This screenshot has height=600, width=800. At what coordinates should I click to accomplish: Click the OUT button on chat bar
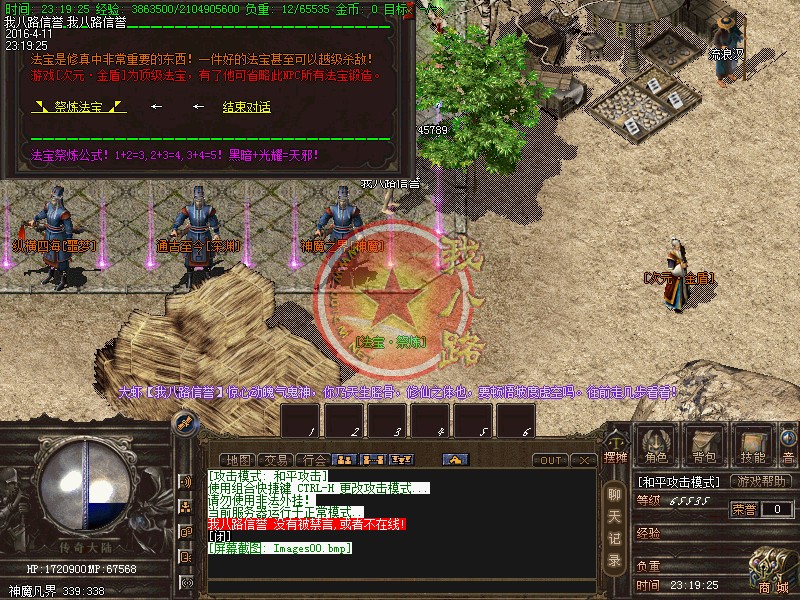550,460
